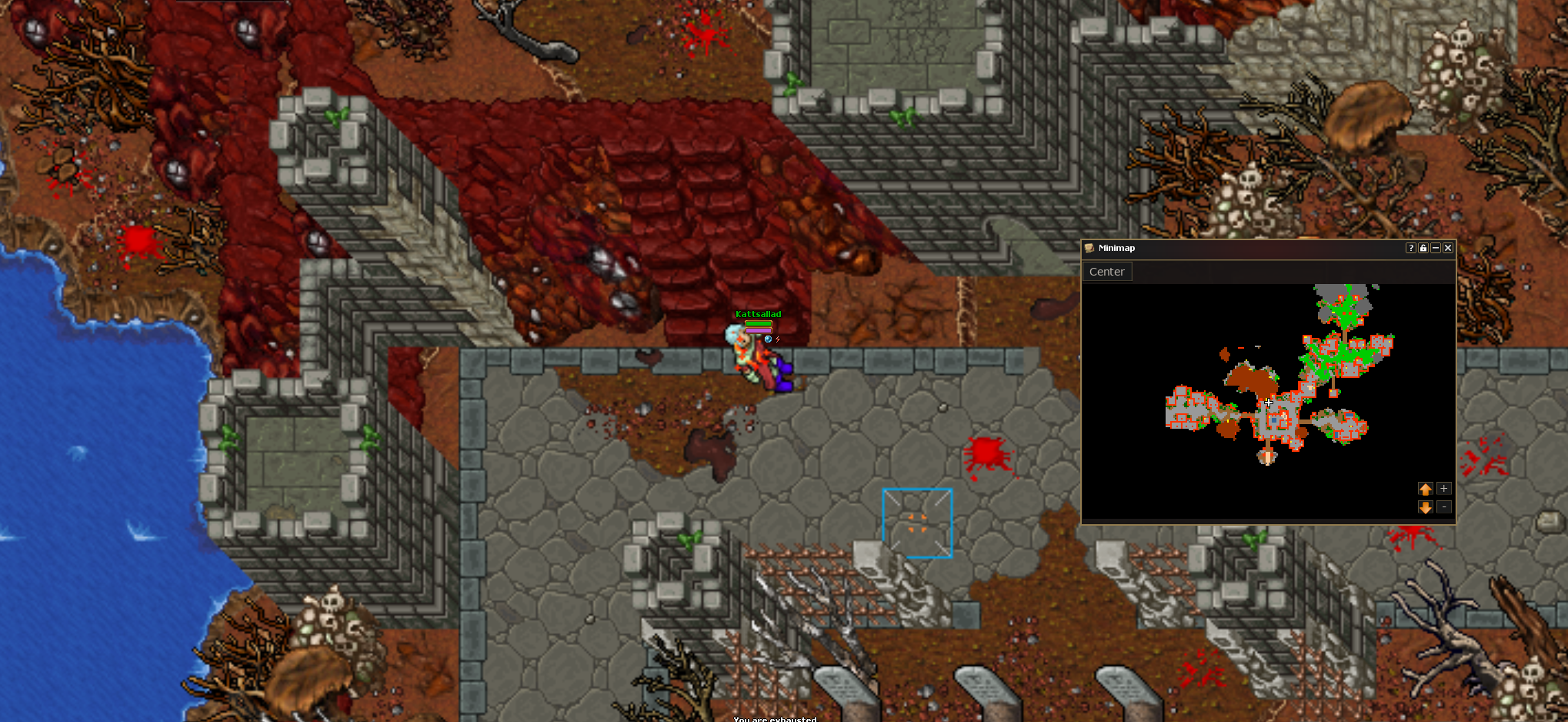Zoom out the minimap with minus button

1444,507
